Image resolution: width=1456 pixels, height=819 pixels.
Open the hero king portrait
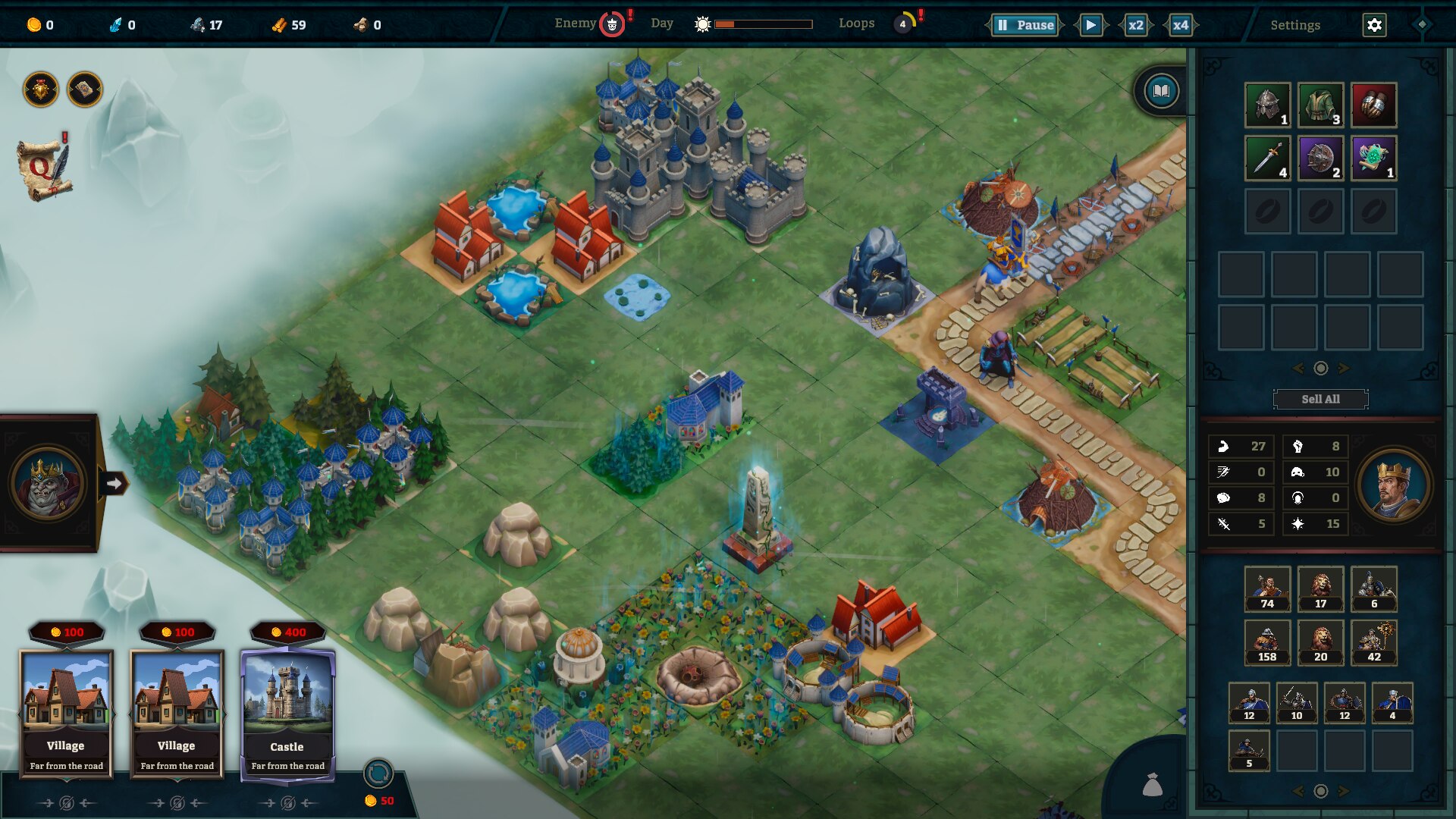point(1393,485)
